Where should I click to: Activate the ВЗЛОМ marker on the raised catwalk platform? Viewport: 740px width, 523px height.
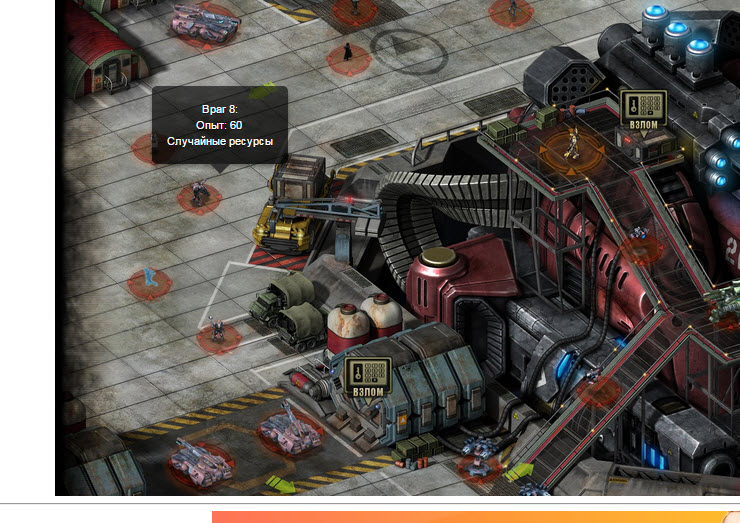[643, 111]
